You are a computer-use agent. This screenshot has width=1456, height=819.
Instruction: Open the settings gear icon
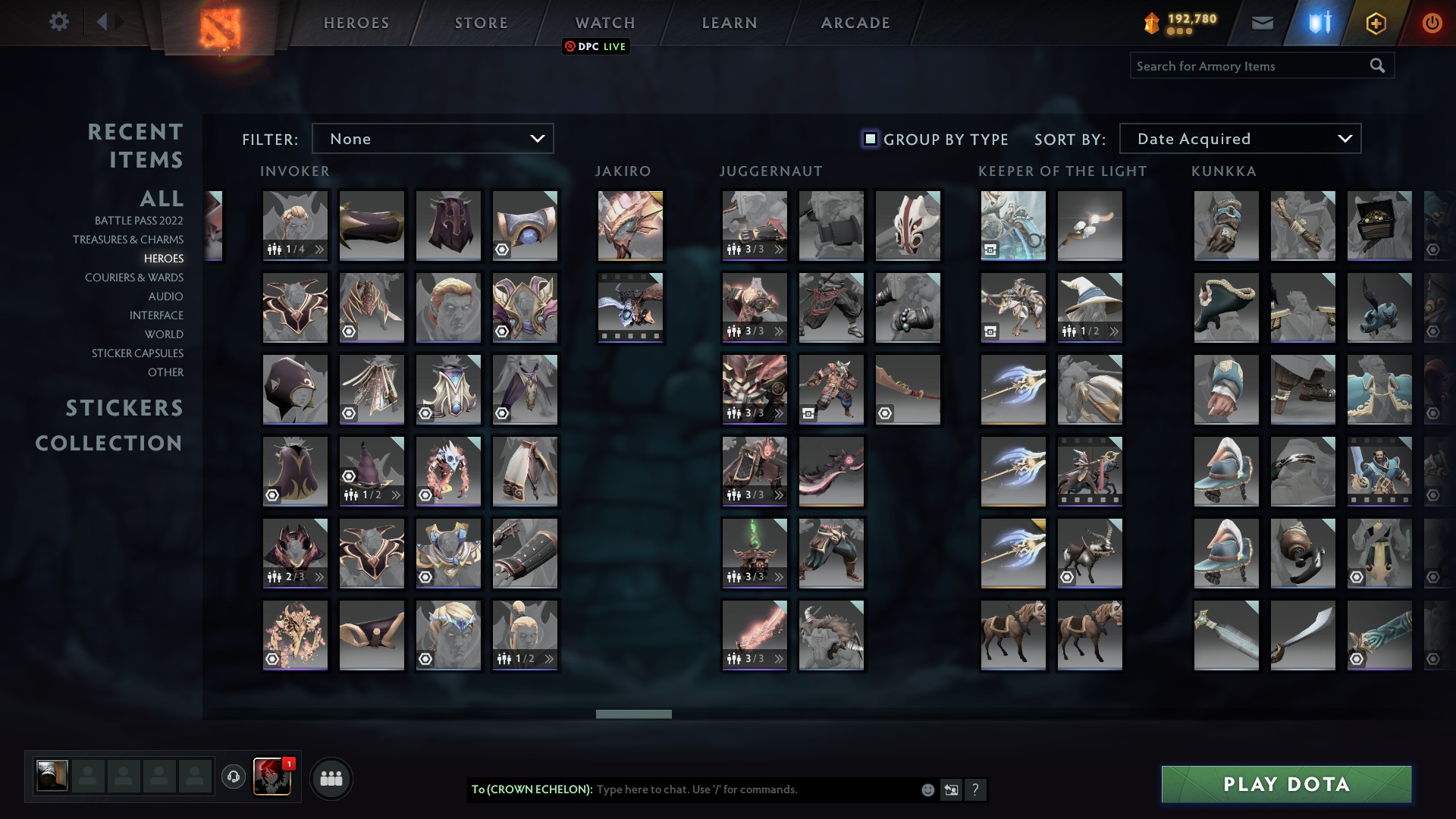point(59,22)
